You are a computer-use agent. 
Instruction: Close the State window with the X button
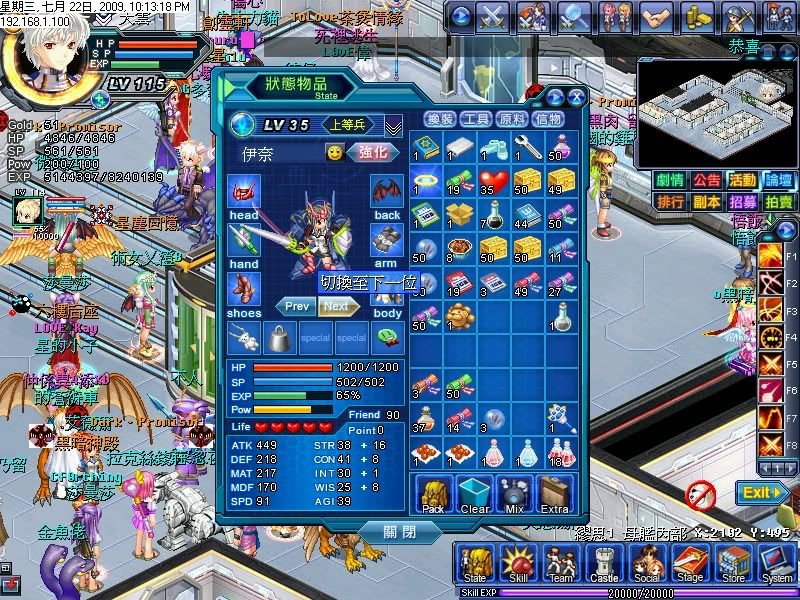click(576, 97)
